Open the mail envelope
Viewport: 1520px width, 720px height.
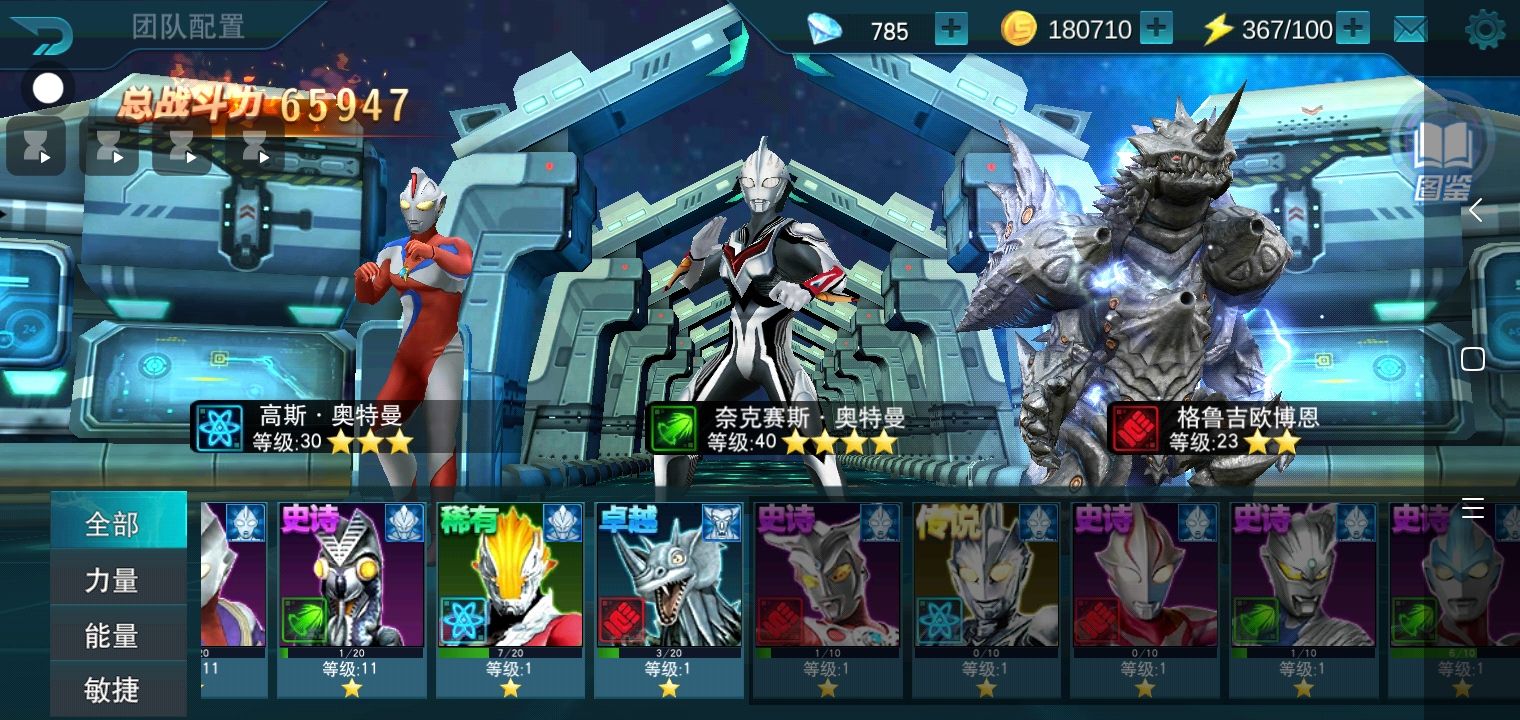coord(1410,30)
